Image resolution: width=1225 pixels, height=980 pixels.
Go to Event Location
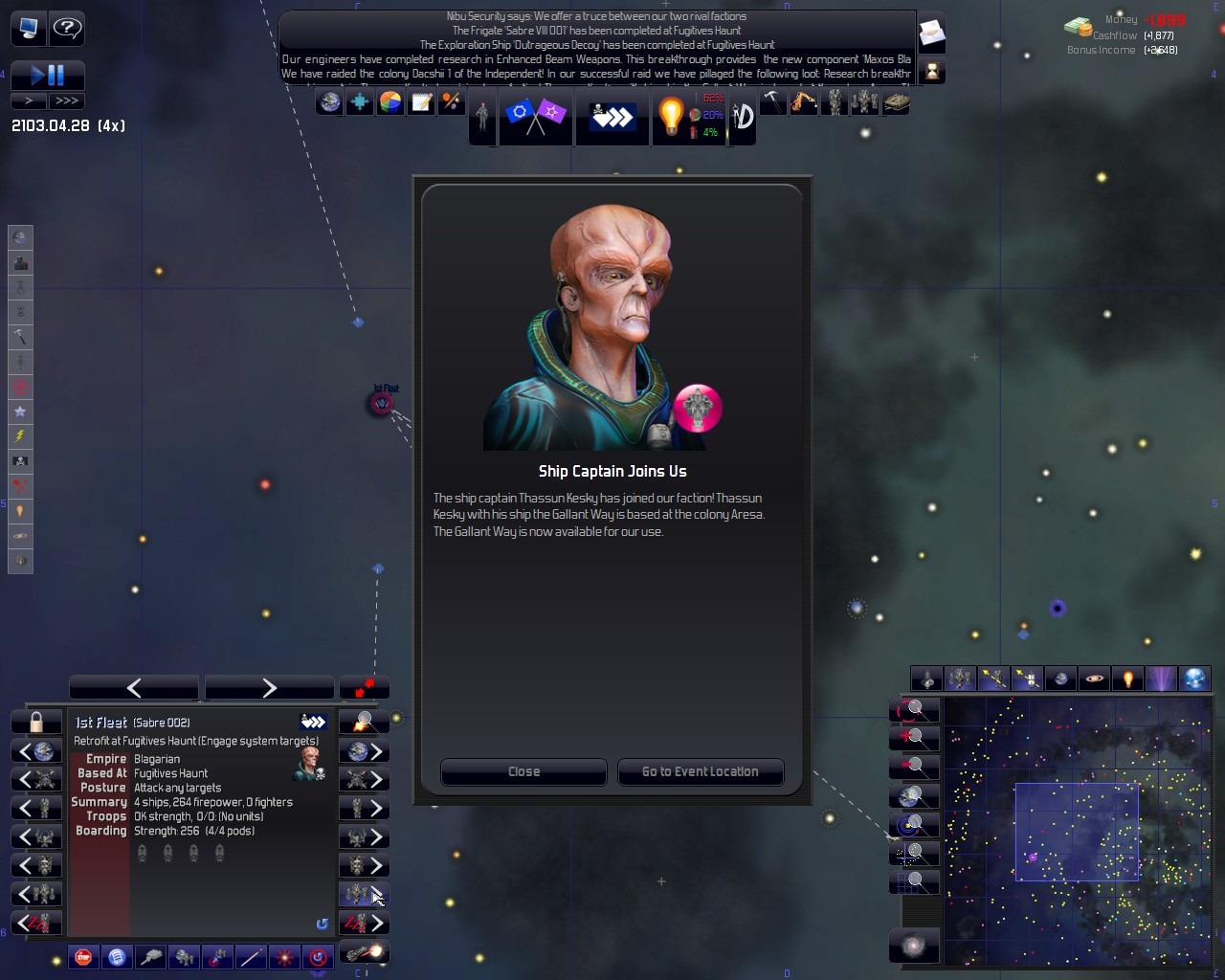click(x=700, y=771)
